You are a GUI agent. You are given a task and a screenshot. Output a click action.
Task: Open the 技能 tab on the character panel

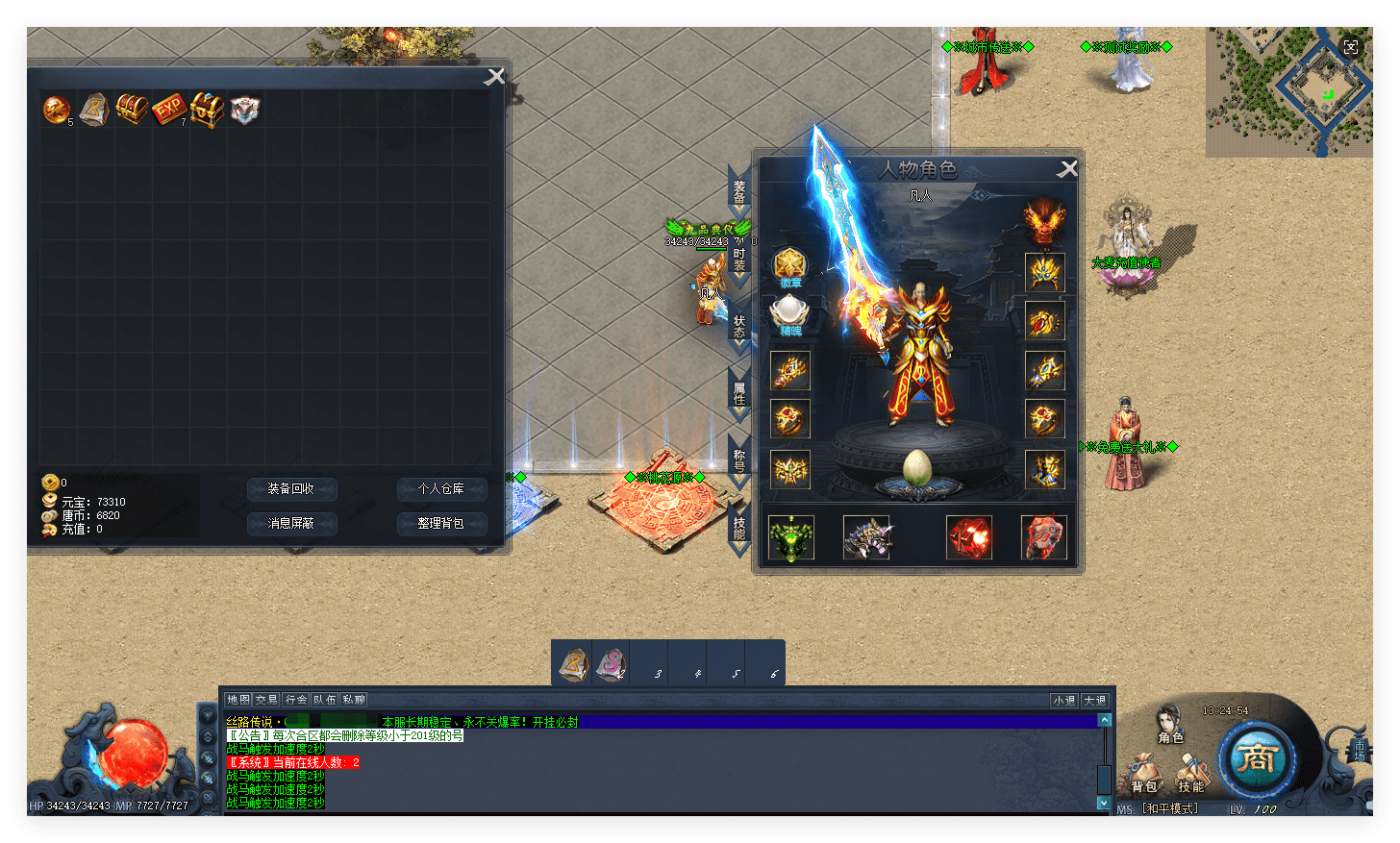pos(738,528)
